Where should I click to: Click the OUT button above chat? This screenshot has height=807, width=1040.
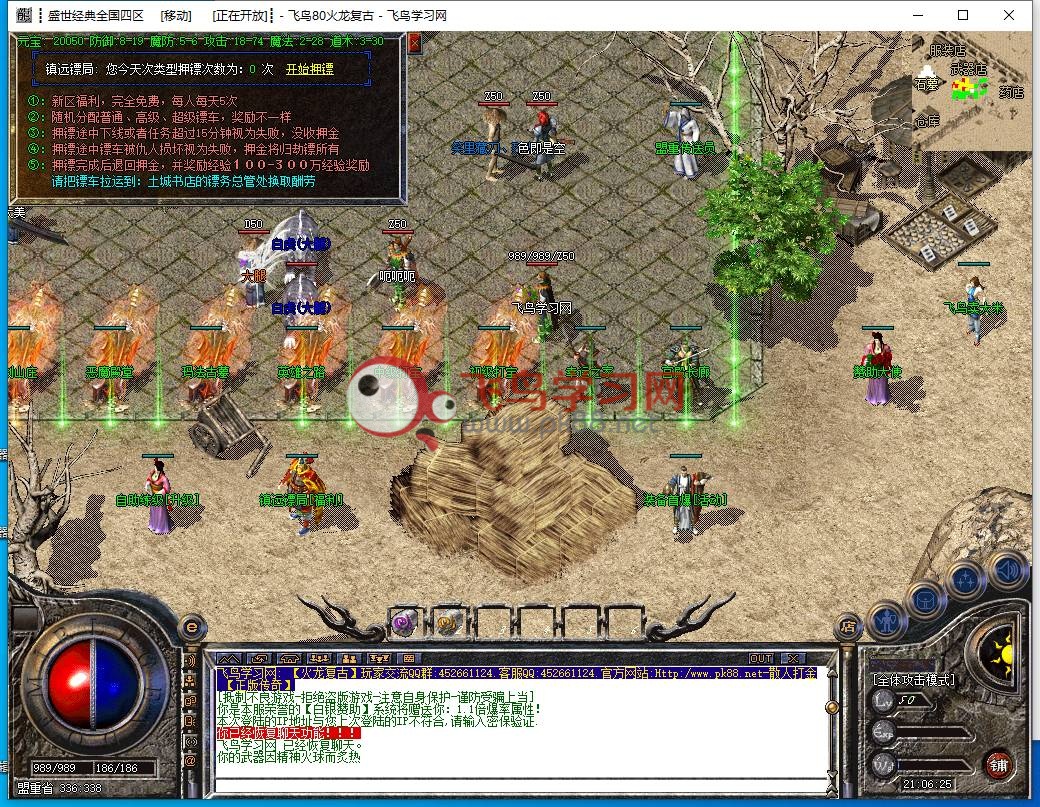pos(761,658)
